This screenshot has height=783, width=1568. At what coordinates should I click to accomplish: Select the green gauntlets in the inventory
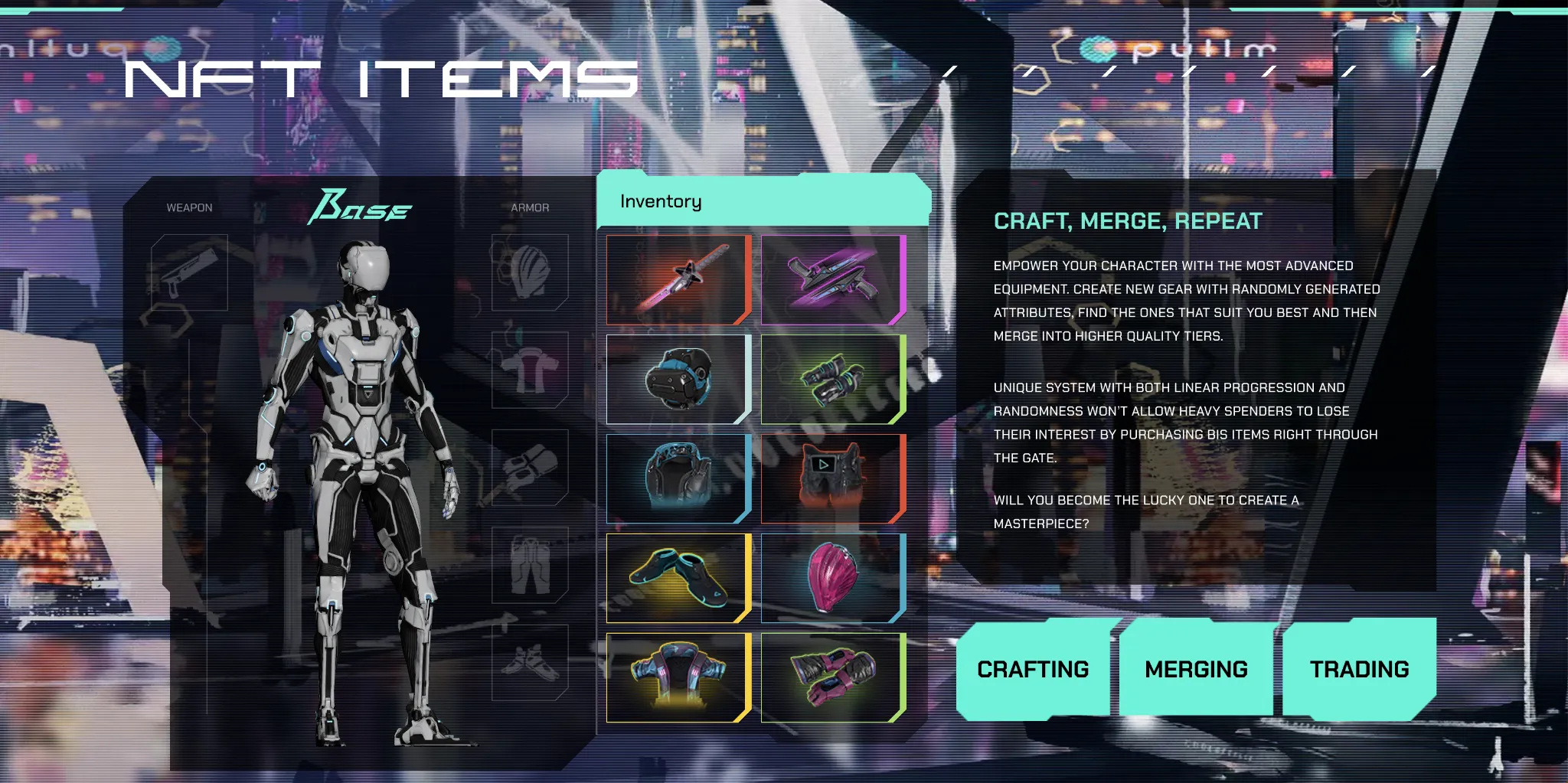831,378
